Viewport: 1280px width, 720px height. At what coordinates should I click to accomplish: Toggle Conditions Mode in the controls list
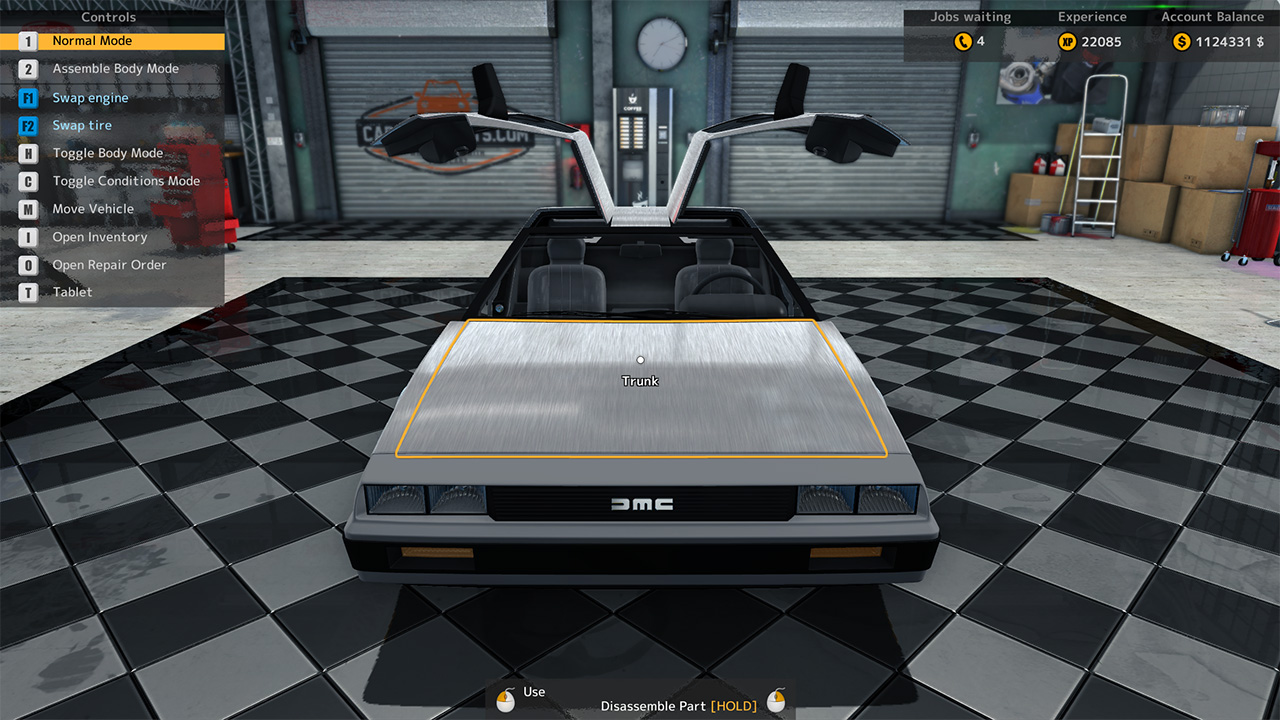[126, 181]
